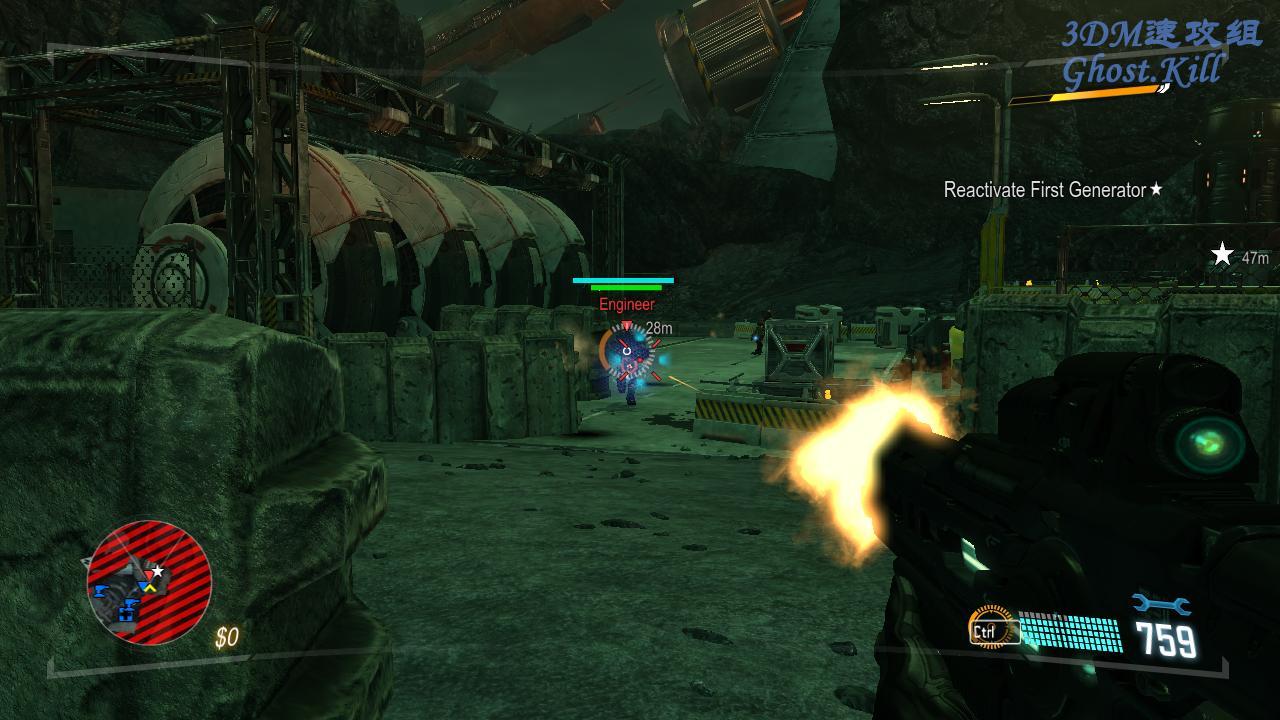
Task: Click the blue wrench repair icon
Action: pyautogui.click(x=1160, y=604)
